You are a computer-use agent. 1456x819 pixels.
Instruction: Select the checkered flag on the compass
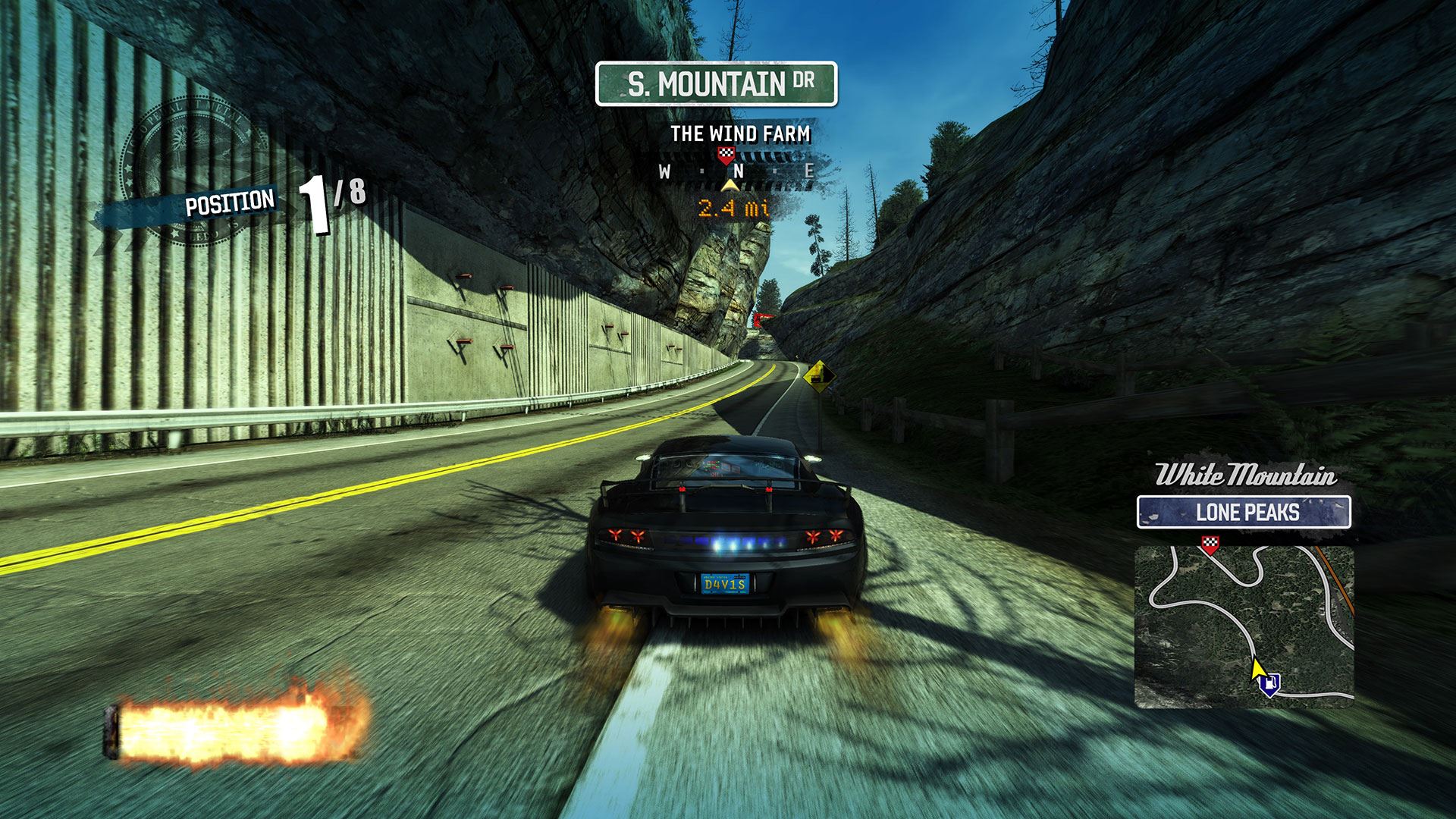coord(726,155)
